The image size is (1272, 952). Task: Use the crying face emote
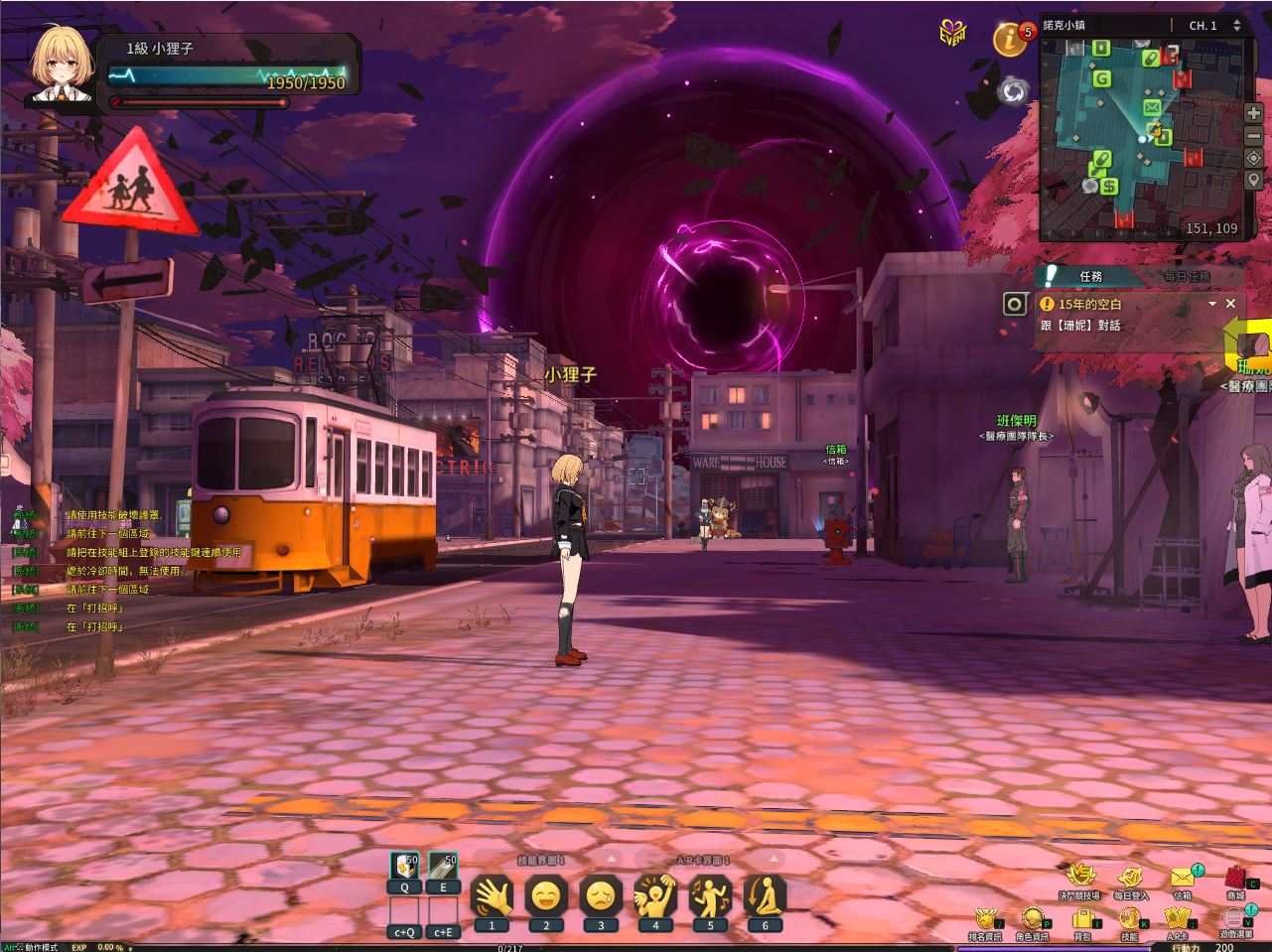click(x=601, y=897)
